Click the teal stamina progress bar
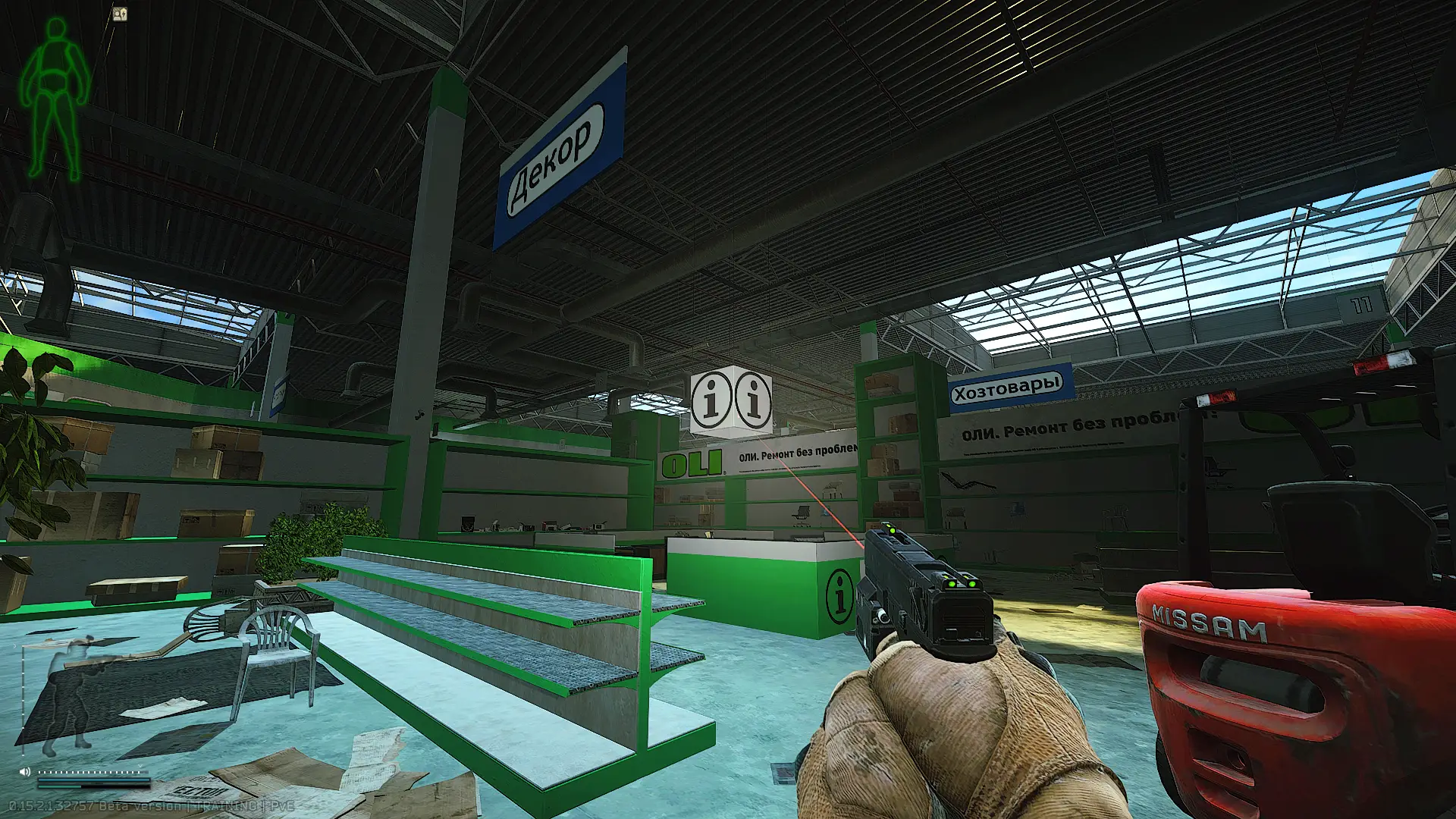This screenshot has height=819, width=1456. pos(59,786)
